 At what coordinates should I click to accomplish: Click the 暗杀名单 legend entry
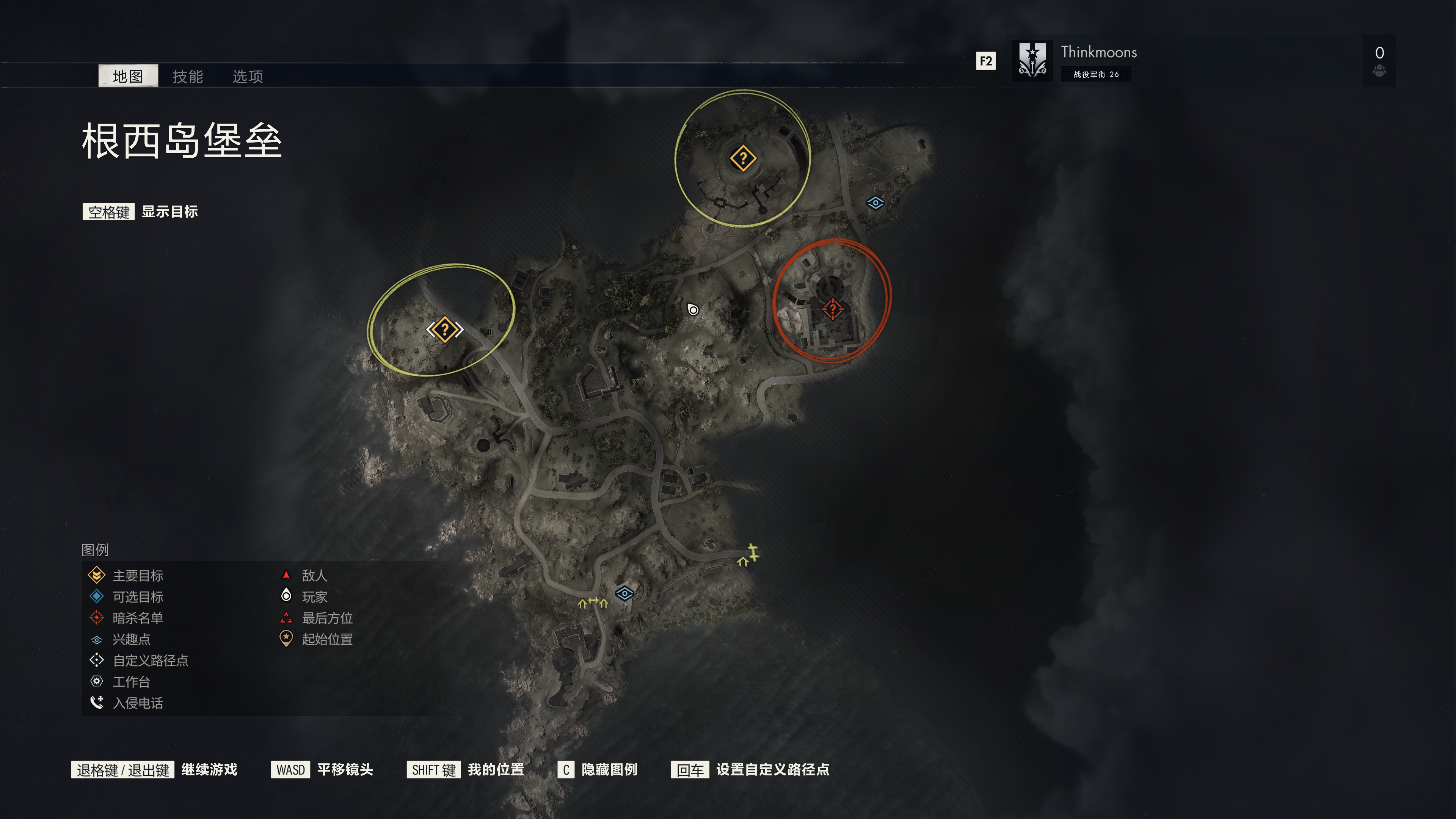pos(137,618)
